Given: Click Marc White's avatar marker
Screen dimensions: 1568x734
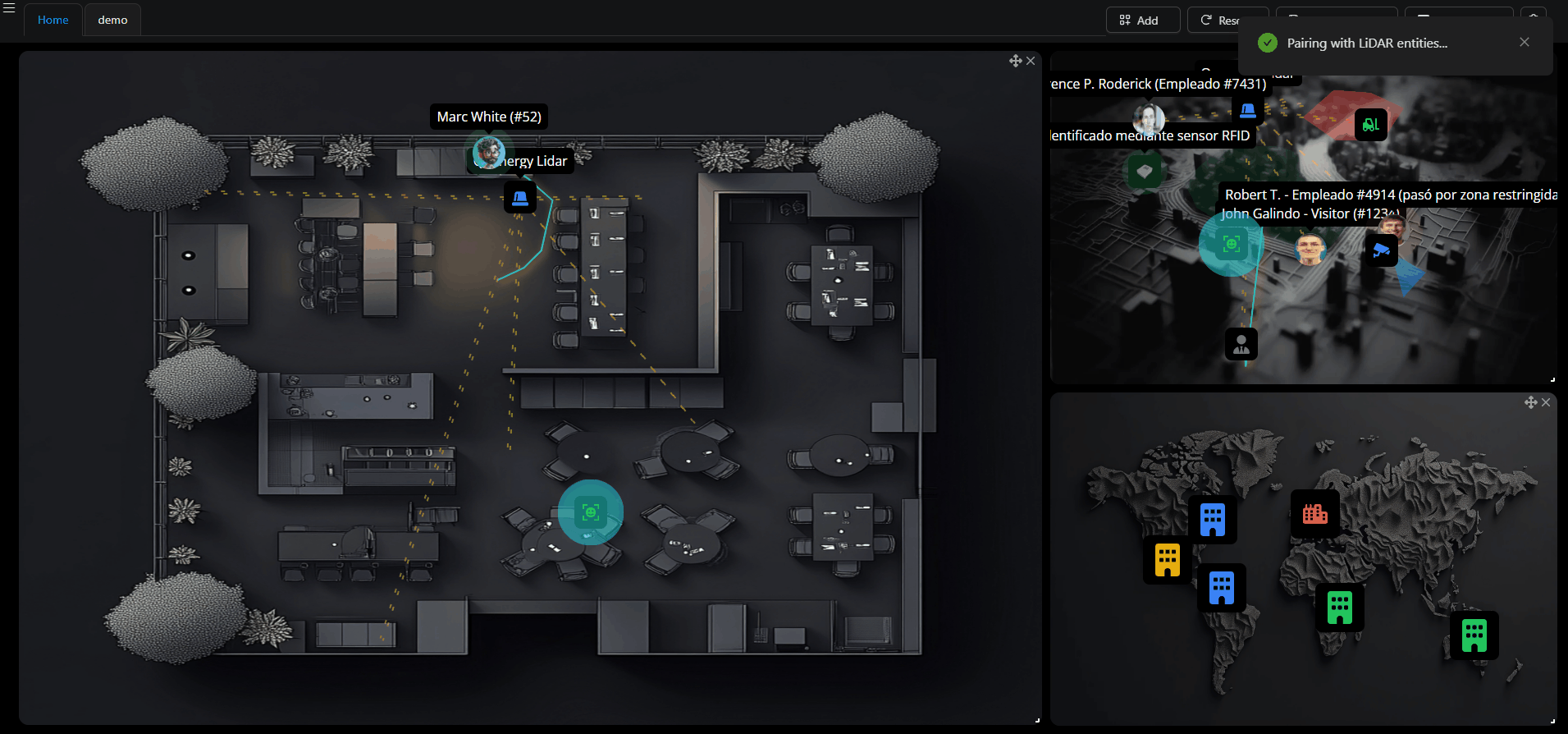Looking at the screenshot, I should click(489, 152).
